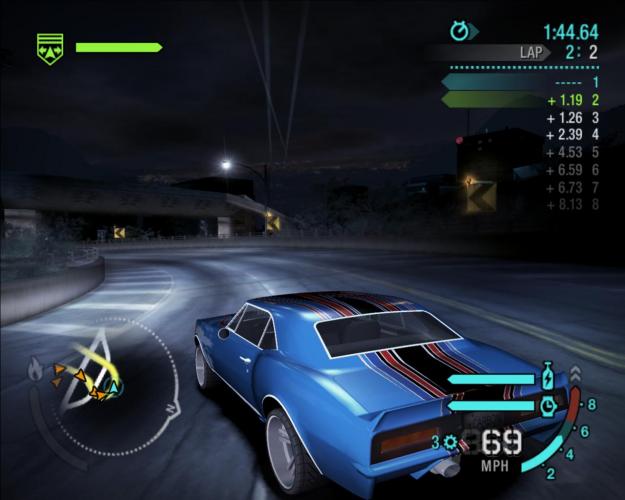Click the crew member wingman icon
The width and height of the screenshot is (625, 500).
click(x=48, y=45)
